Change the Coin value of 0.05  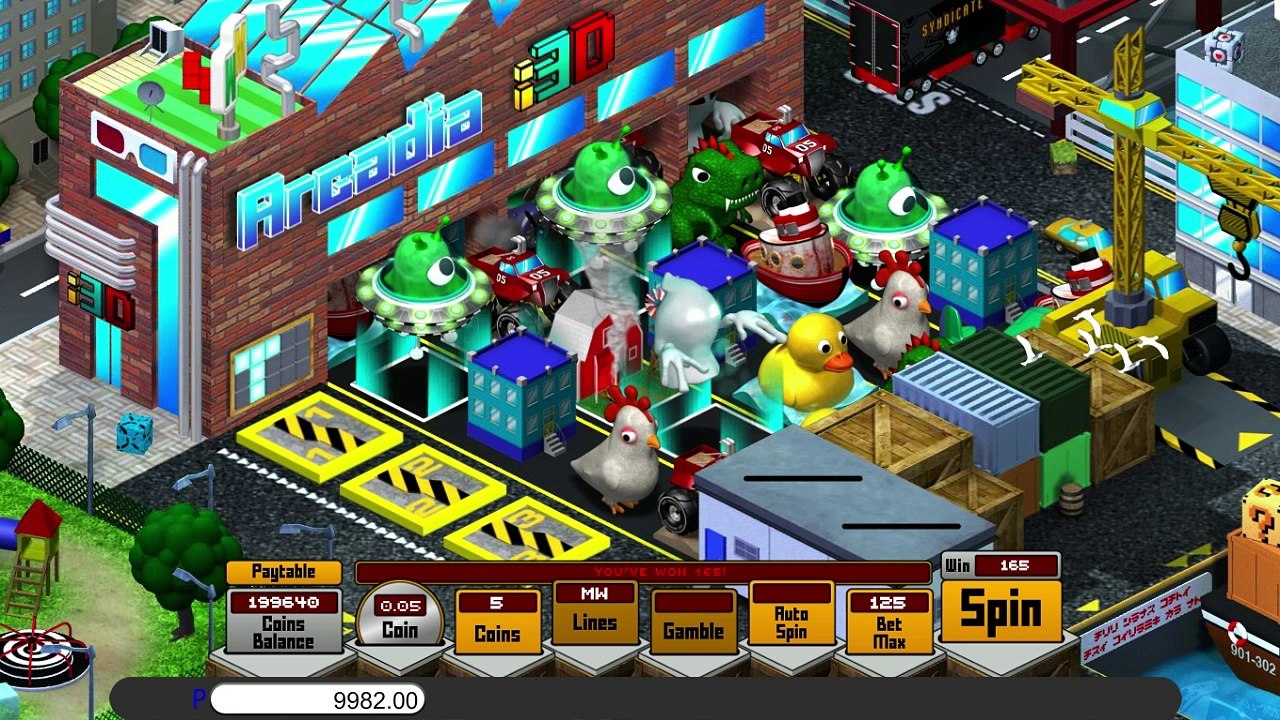[400, 618]
